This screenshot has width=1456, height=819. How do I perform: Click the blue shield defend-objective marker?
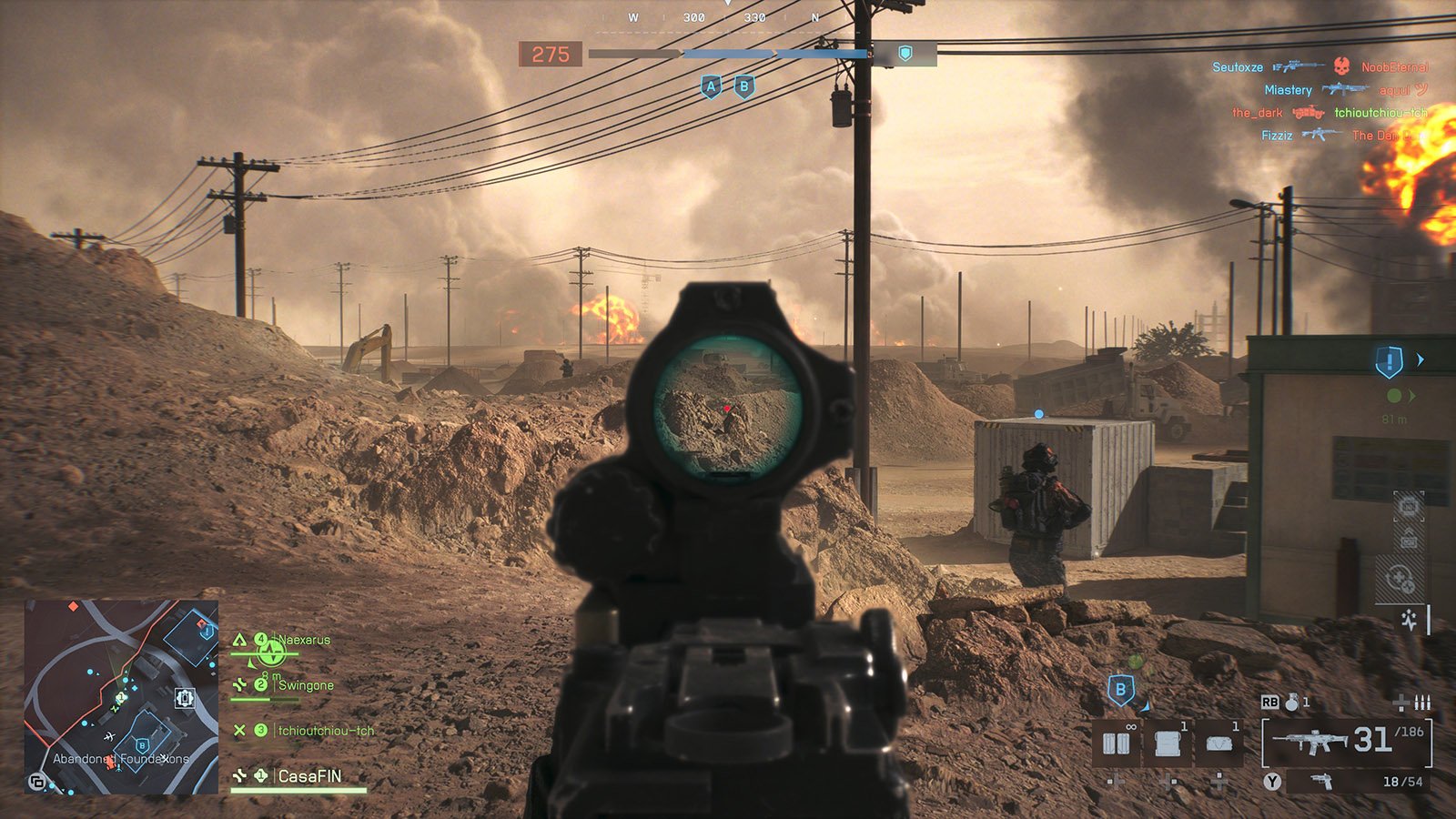(x=1389, y=362)
